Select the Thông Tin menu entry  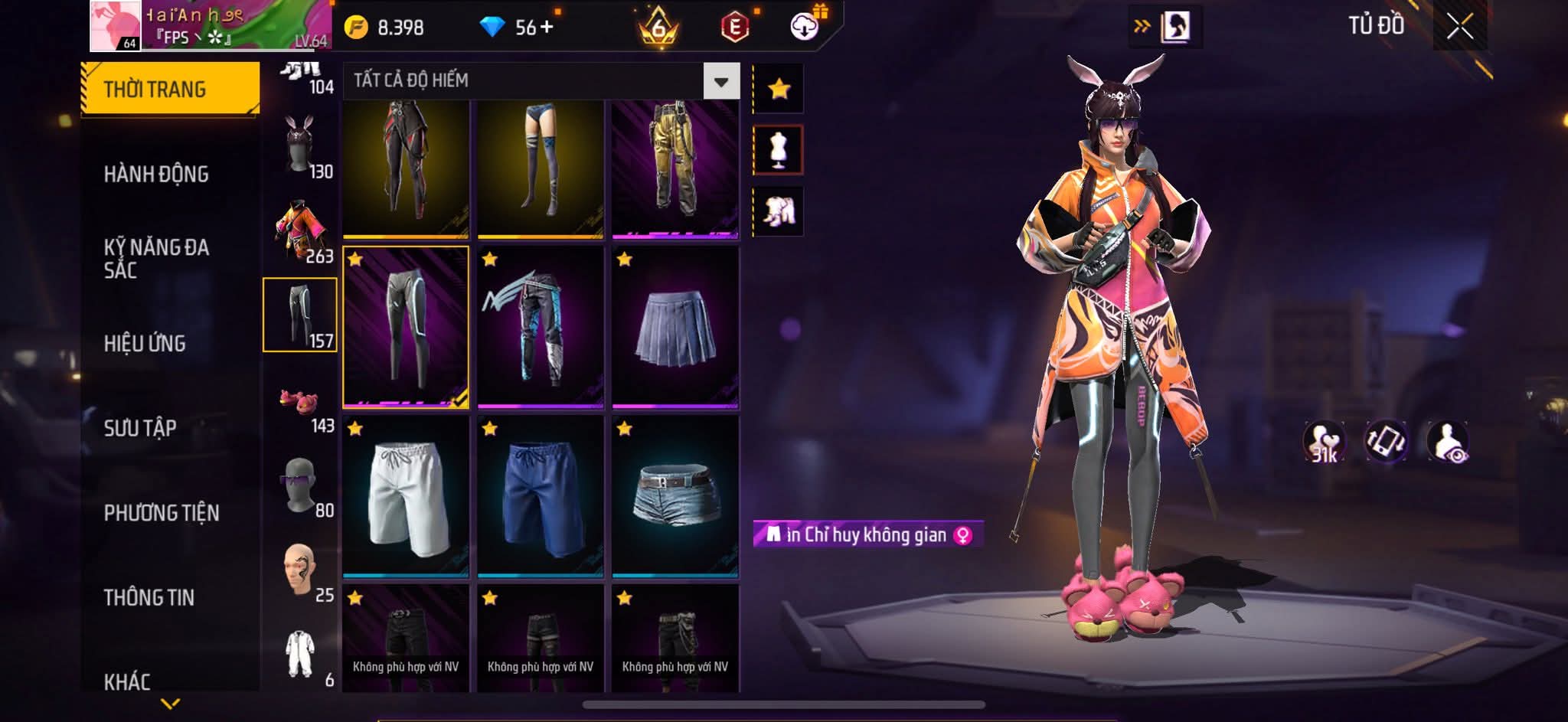[x=149, y=597]
